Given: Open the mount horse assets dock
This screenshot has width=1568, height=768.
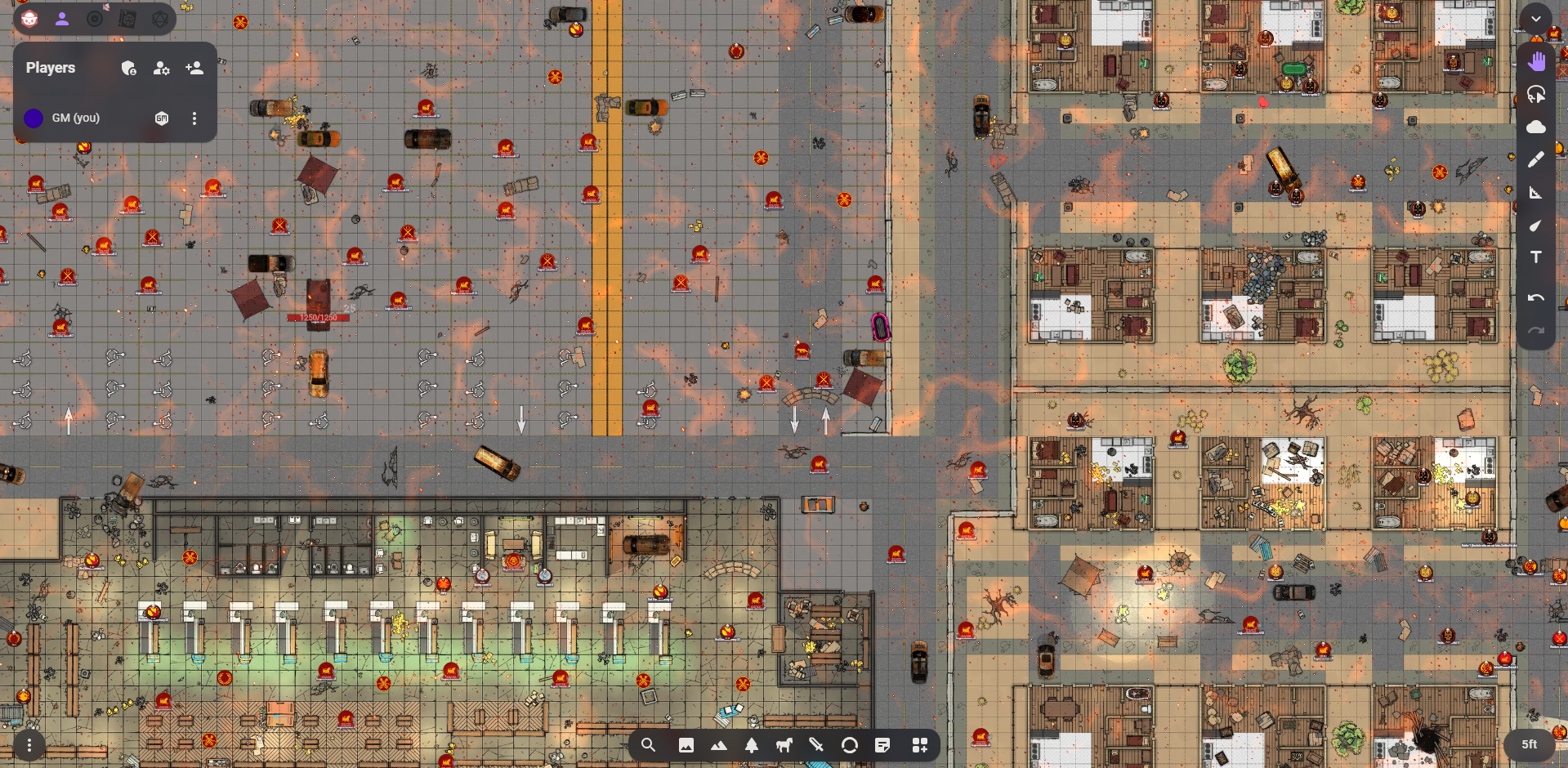Looking at the screenshot, I should (x=784, y=745).
